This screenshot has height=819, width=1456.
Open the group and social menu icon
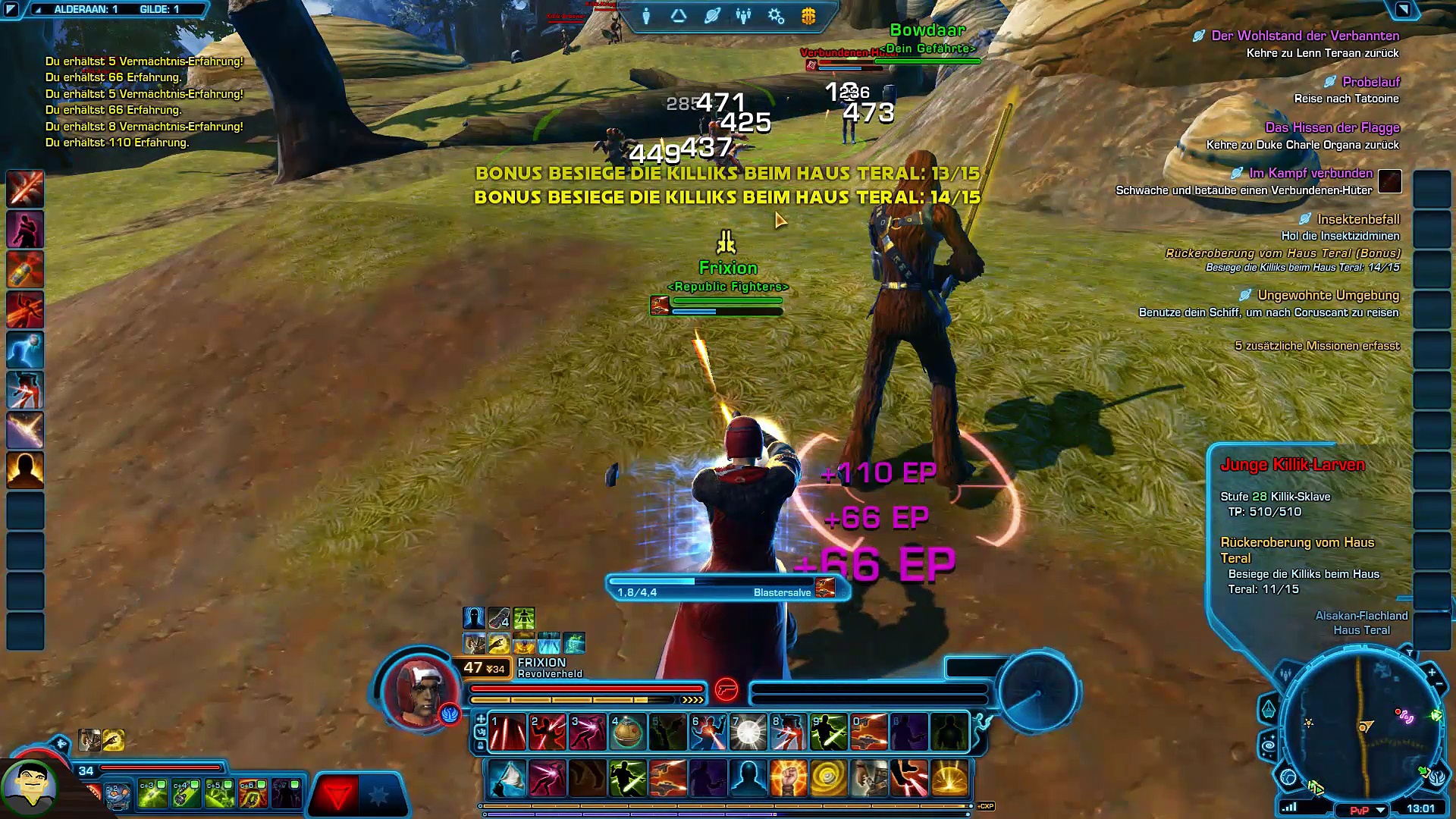tap(743, 16)
